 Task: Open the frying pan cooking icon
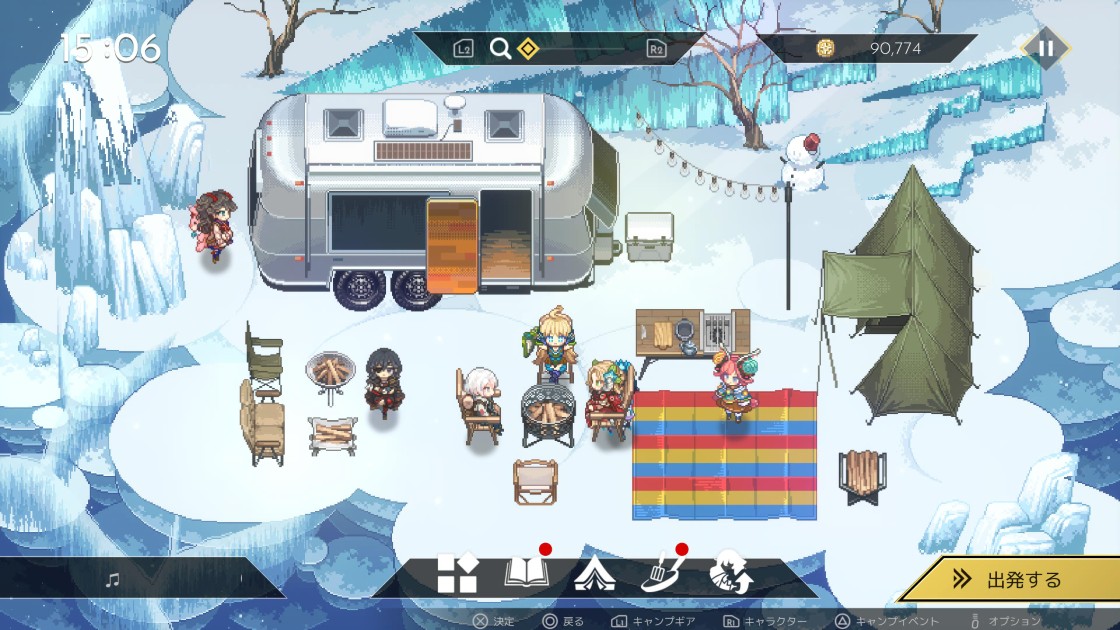click(x=661, y=575)
